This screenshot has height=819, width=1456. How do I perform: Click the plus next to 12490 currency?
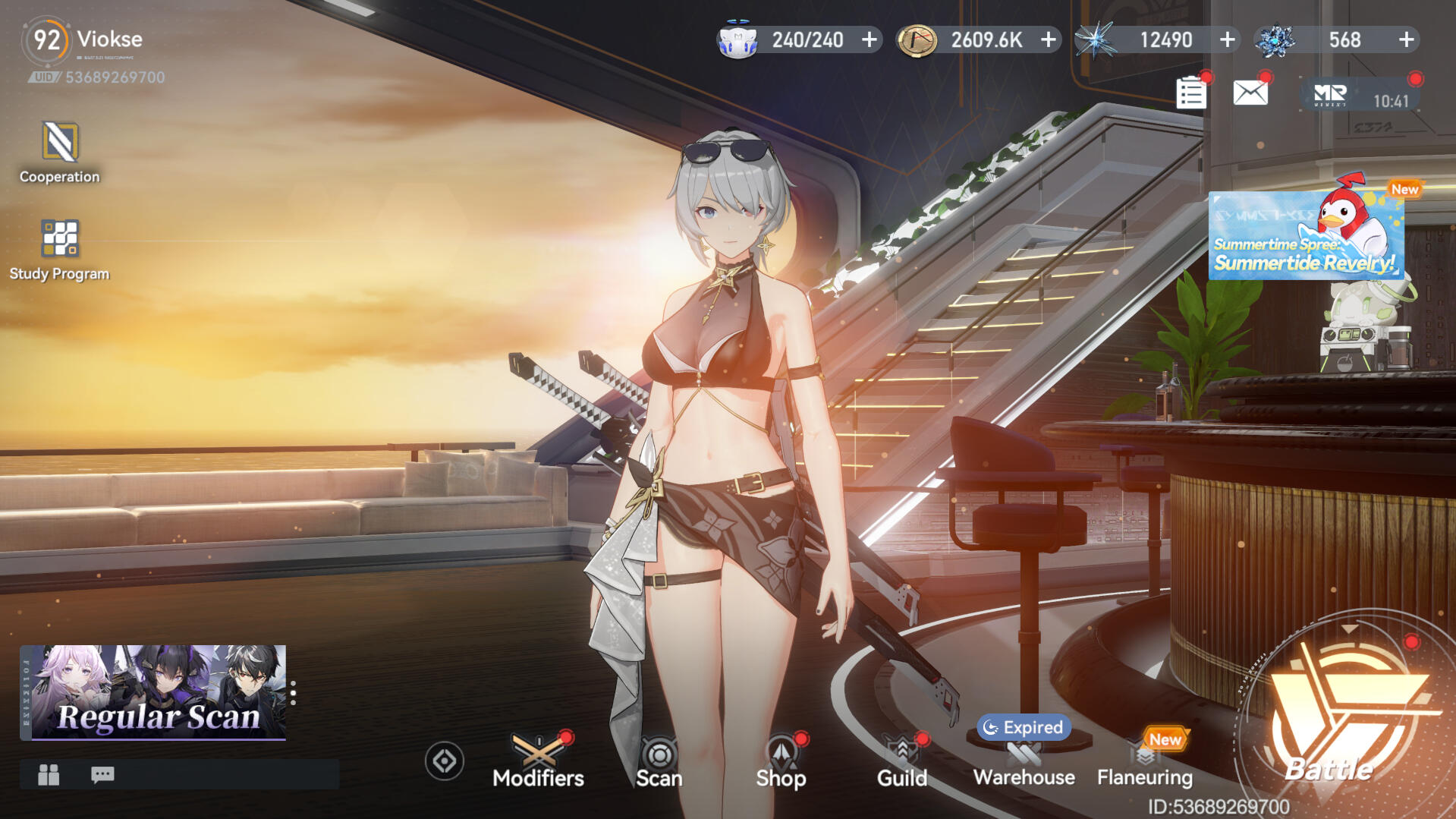click(1228, 39)
